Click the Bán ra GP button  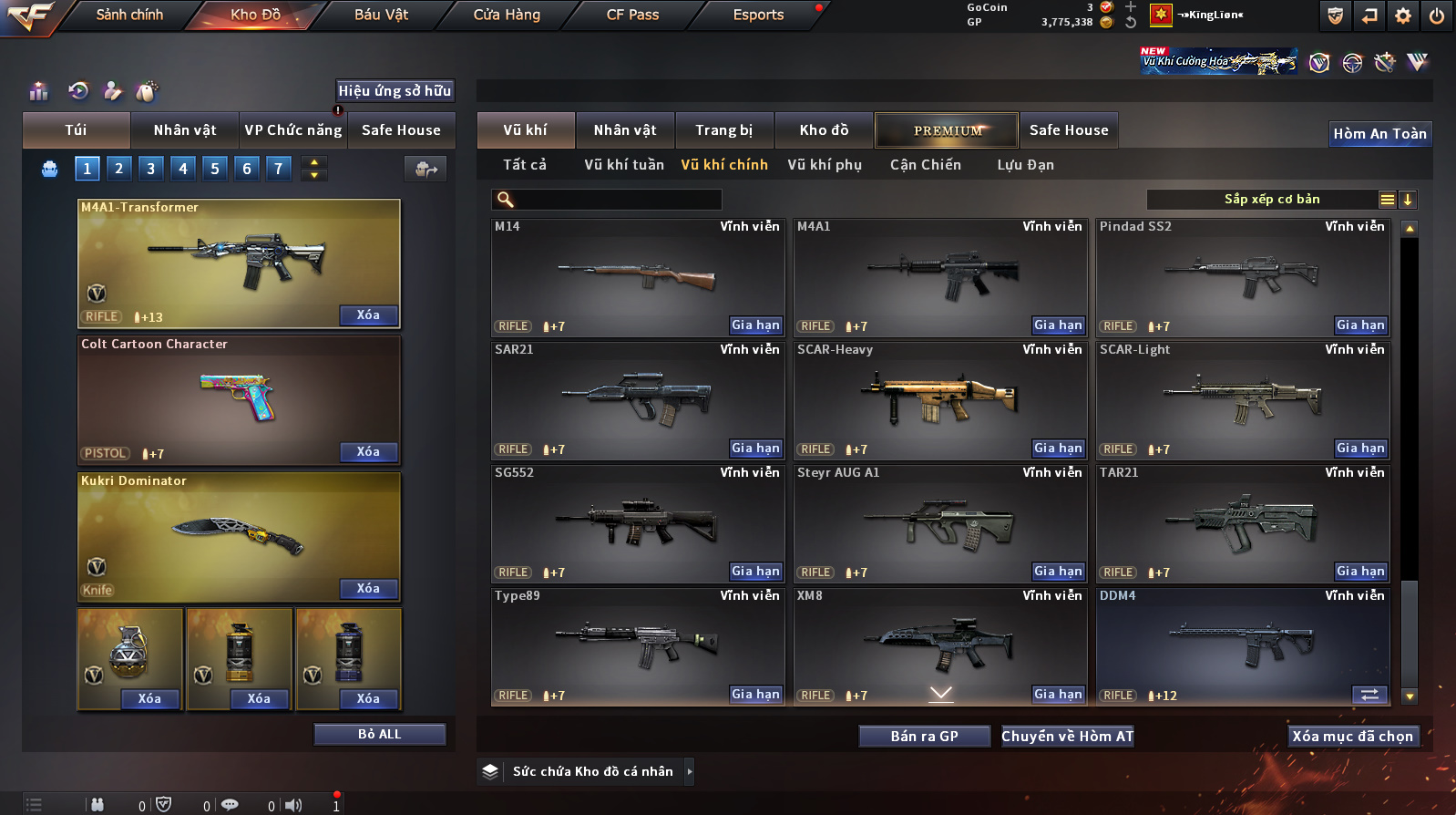924,737
